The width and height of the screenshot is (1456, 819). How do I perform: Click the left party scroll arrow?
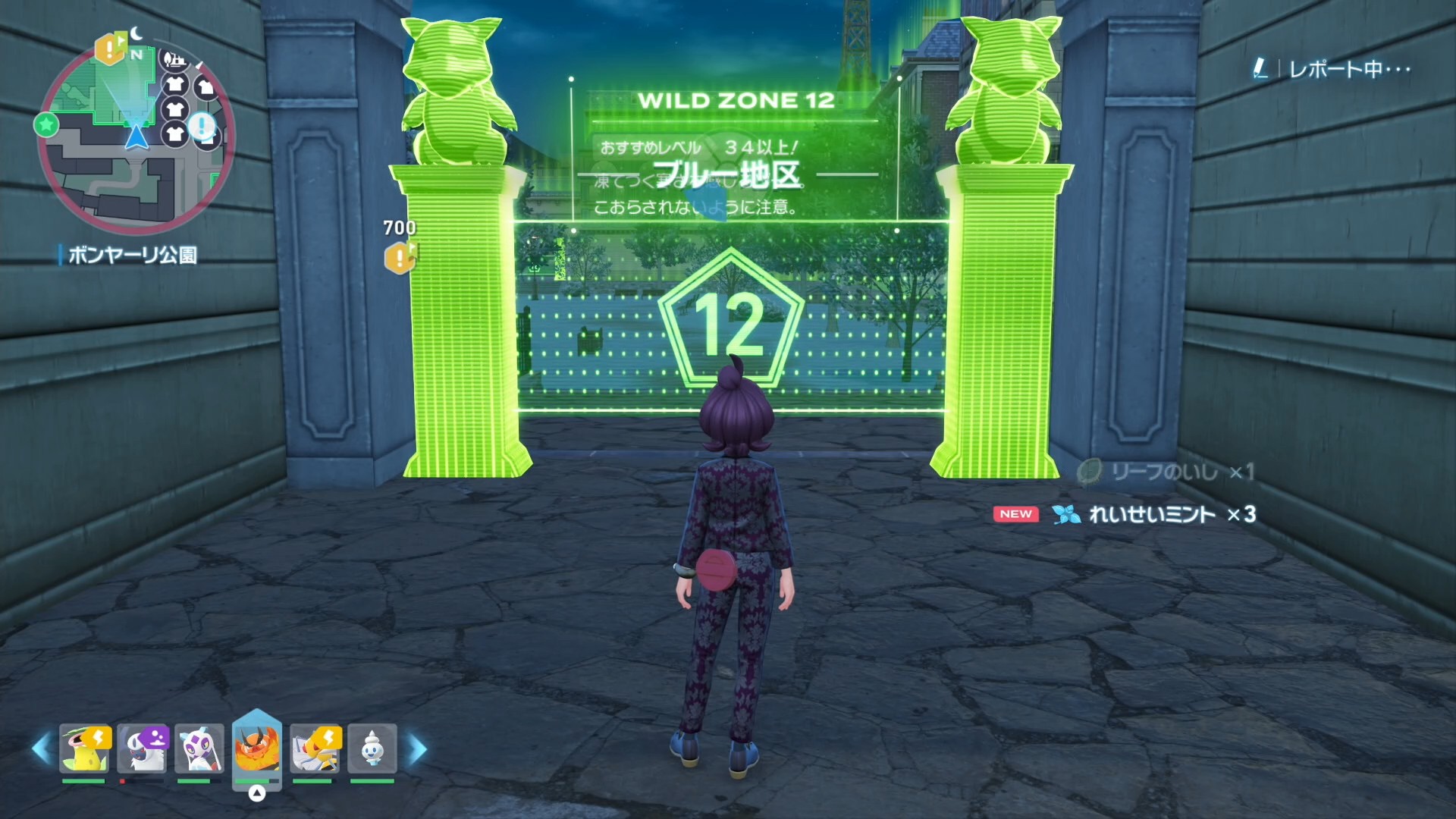tap(41, 749)
